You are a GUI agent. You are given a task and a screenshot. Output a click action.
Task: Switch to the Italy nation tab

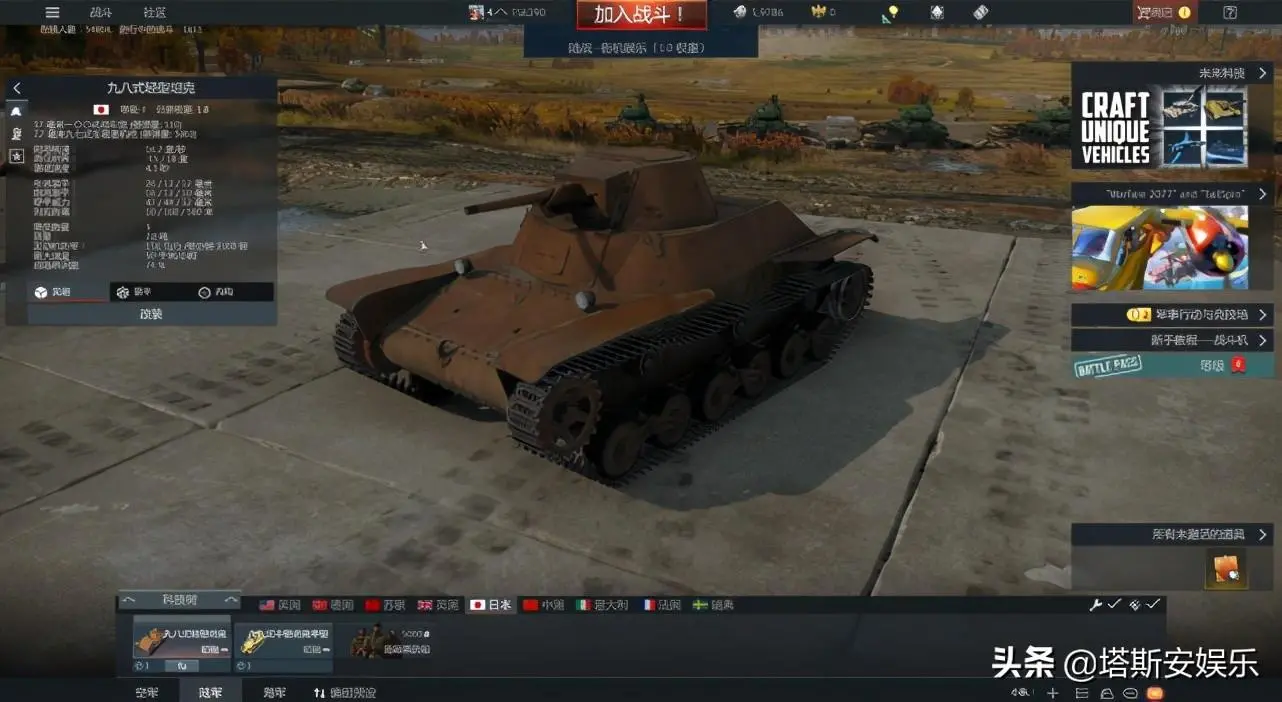click(x=597, y=605)
